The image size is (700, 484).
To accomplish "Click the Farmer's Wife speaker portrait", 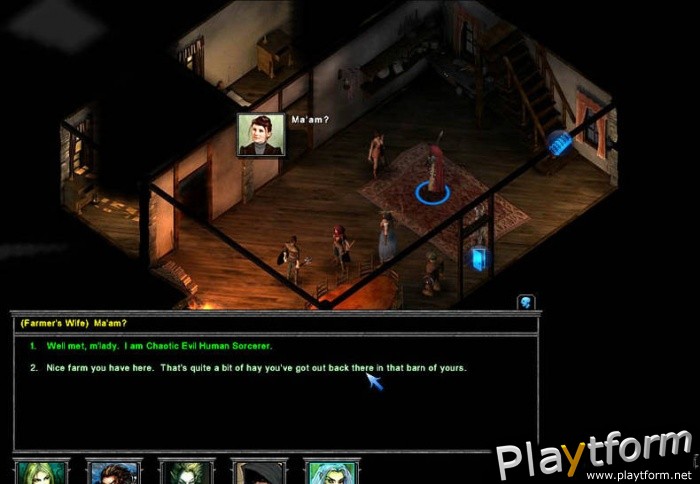I will click(261, 134).
